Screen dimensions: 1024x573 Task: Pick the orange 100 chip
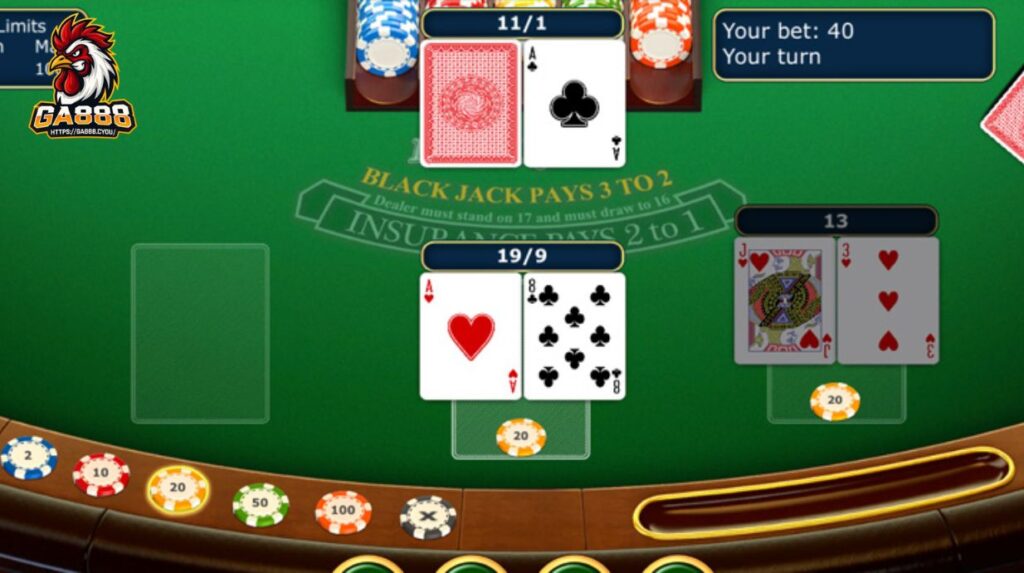pyautogui.click(x=343, y=512)
